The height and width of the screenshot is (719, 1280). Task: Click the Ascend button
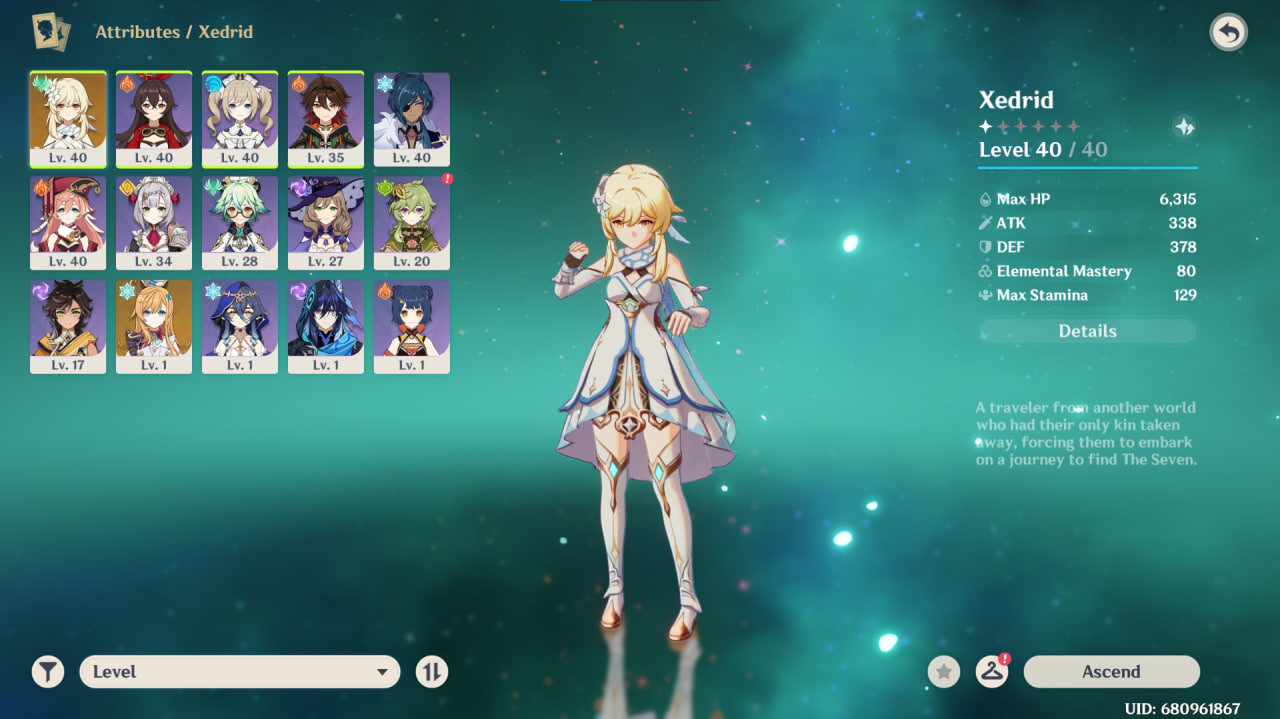(1111, 672)
